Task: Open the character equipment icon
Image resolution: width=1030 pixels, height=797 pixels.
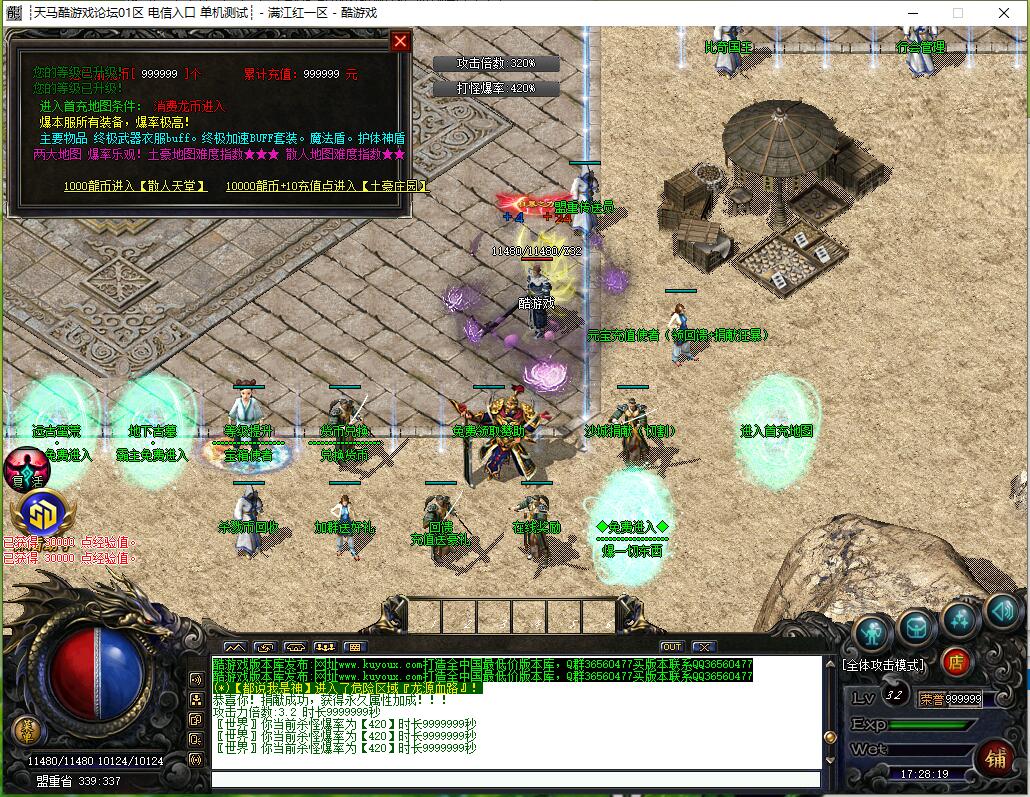Action: click(872, 631)
